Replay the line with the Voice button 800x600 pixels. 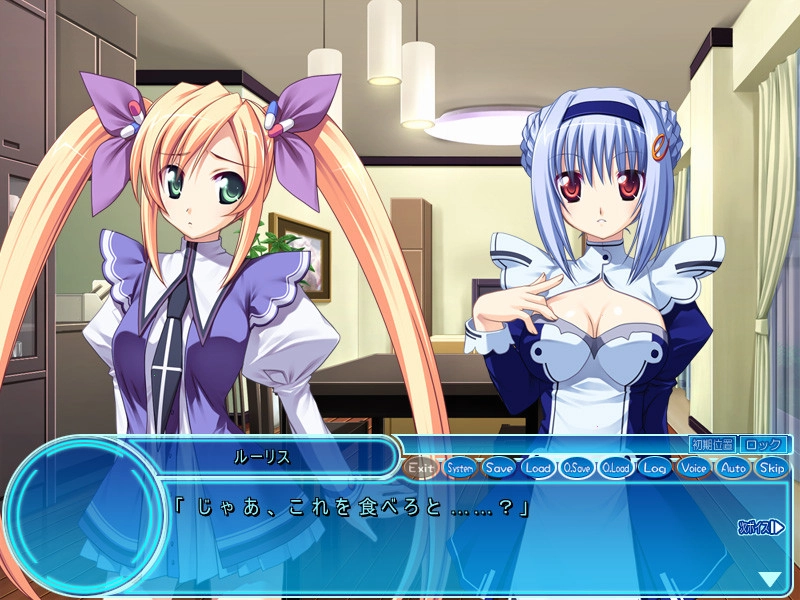(694, 467)
